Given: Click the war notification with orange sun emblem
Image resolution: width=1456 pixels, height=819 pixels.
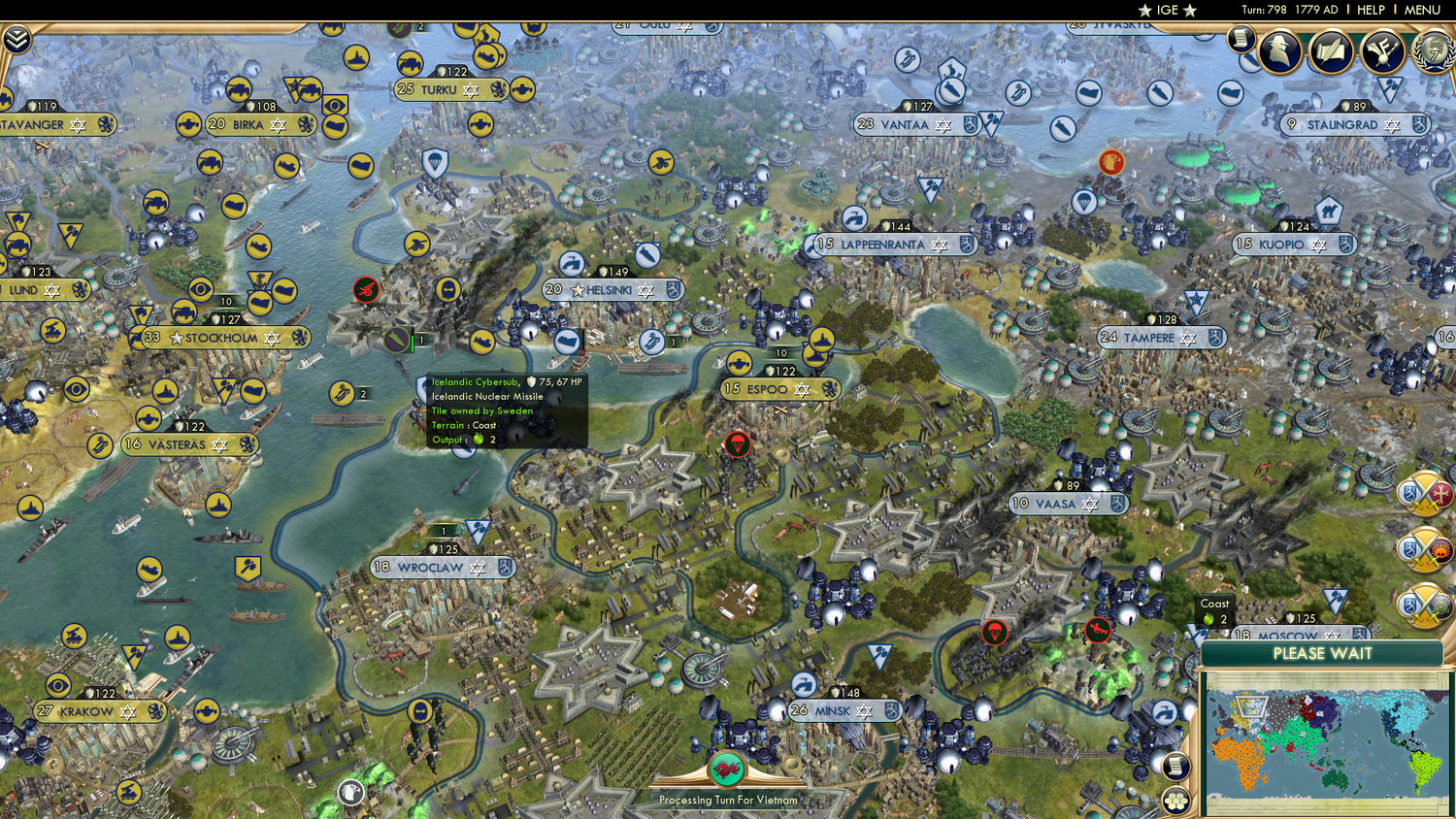Looking at the screenshot, I should tap(1423, 548).
